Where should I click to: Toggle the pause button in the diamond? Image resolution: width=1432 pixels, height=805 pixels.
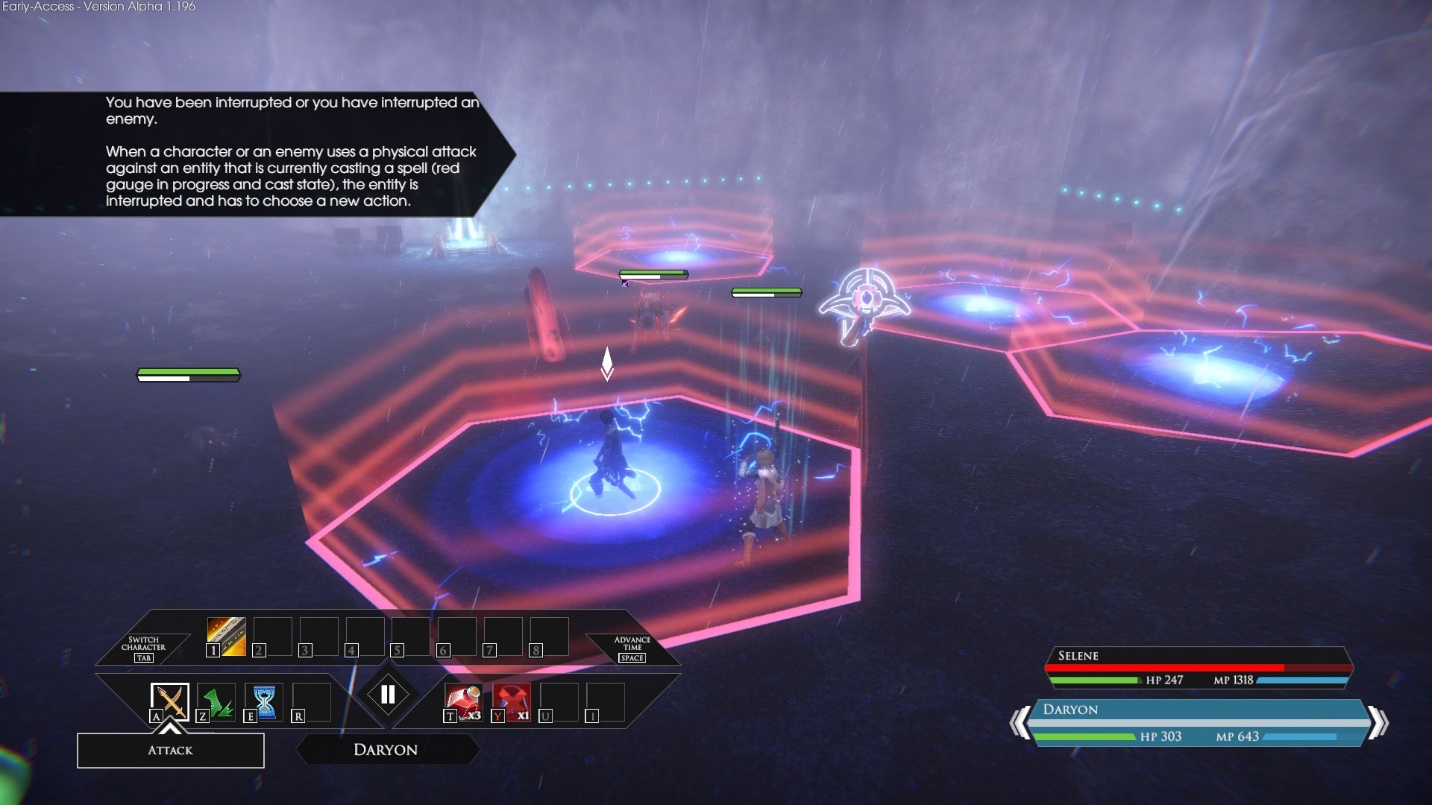tap(388, 695)
